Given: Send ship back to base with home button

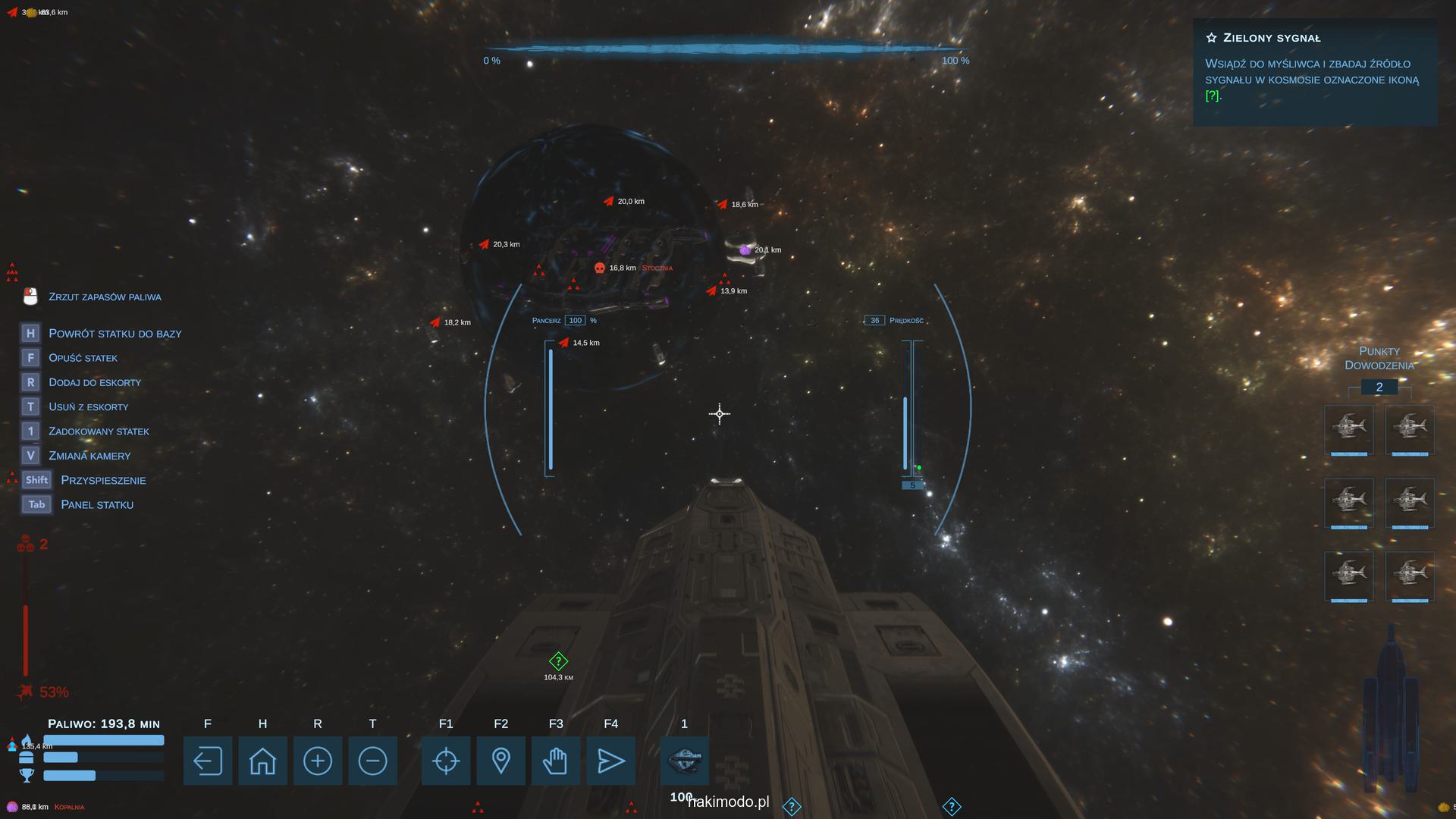Looking at the screenshot, I should [x=262, y=761].
